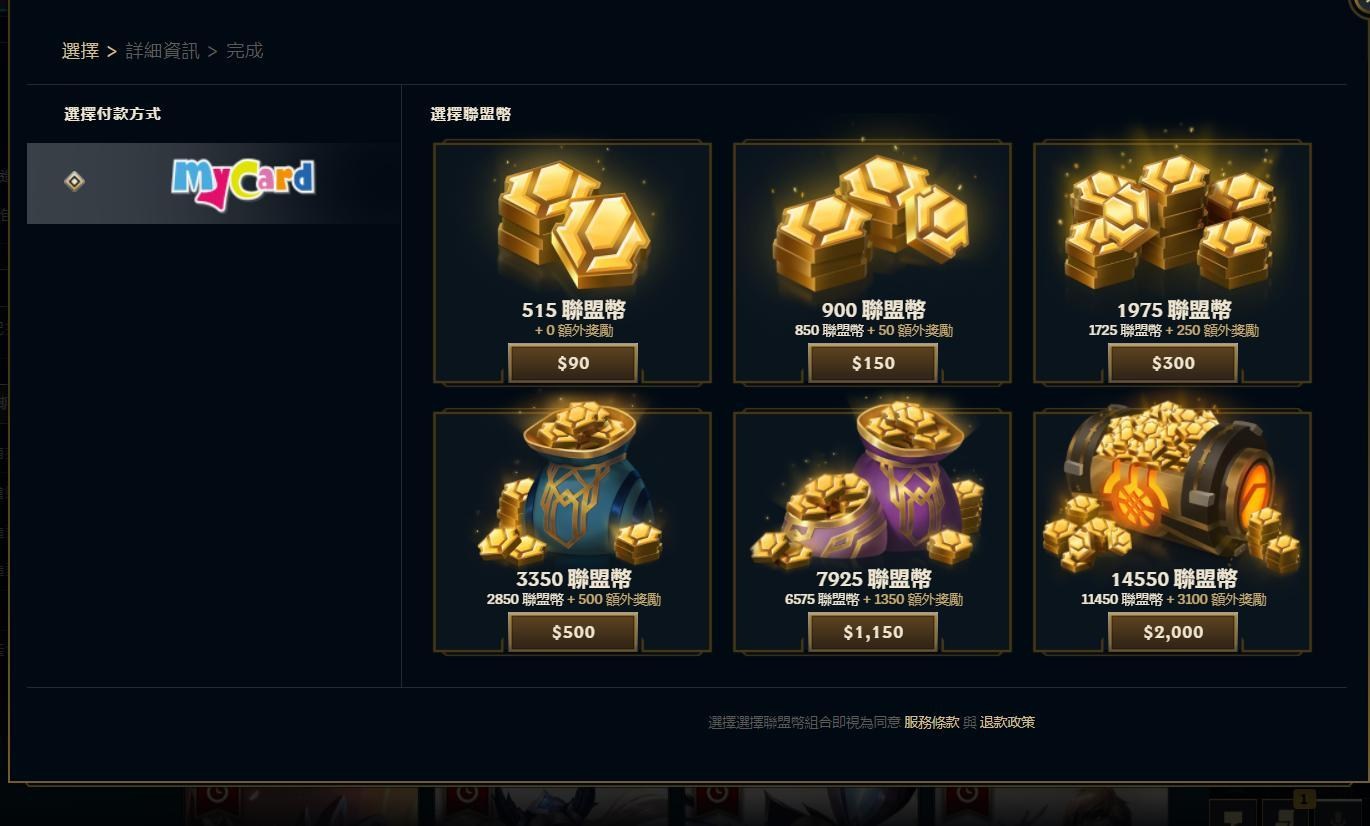Open the chat icon in the footer
The width and height of the screenshot is (1370, 826).
pos(1233,816)
